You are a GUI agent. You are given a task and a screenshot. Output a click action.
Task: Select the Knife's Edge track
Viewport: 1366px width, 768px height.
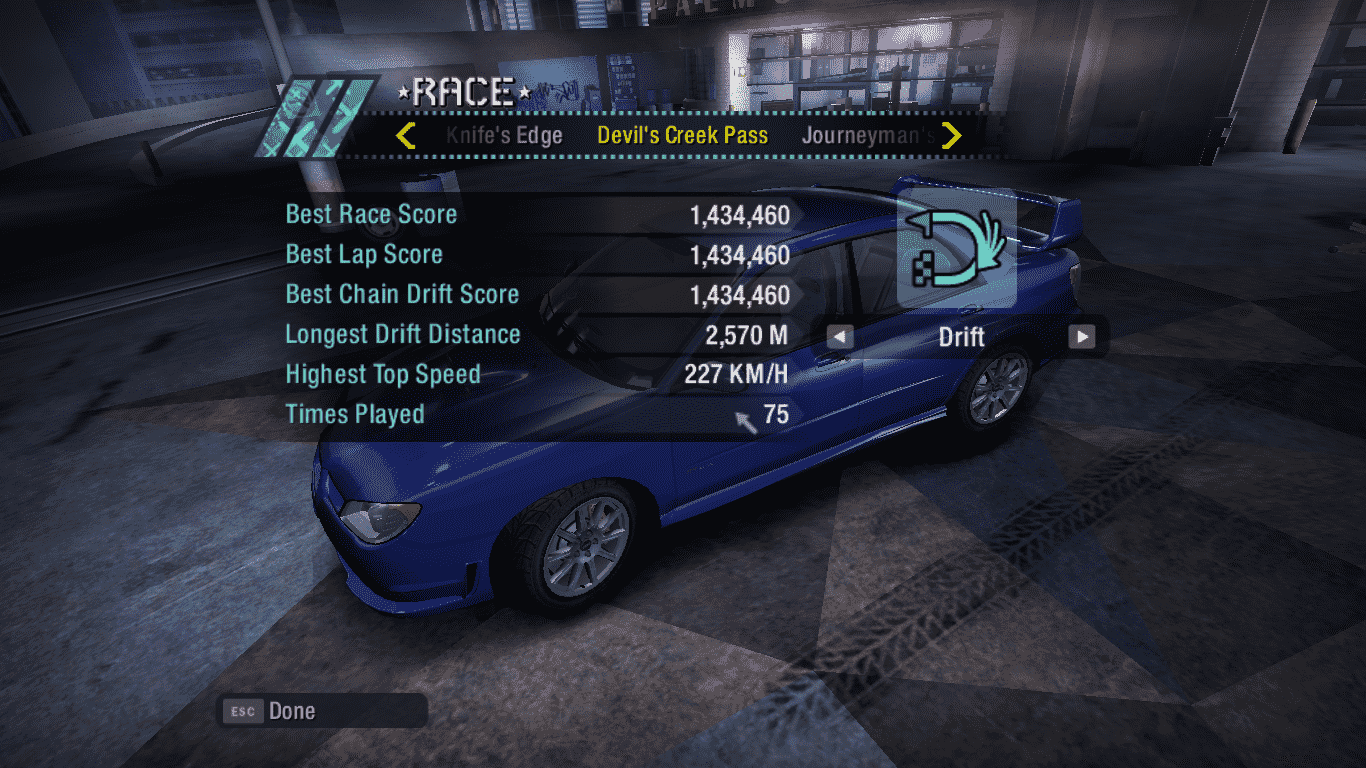click(504, 136)
